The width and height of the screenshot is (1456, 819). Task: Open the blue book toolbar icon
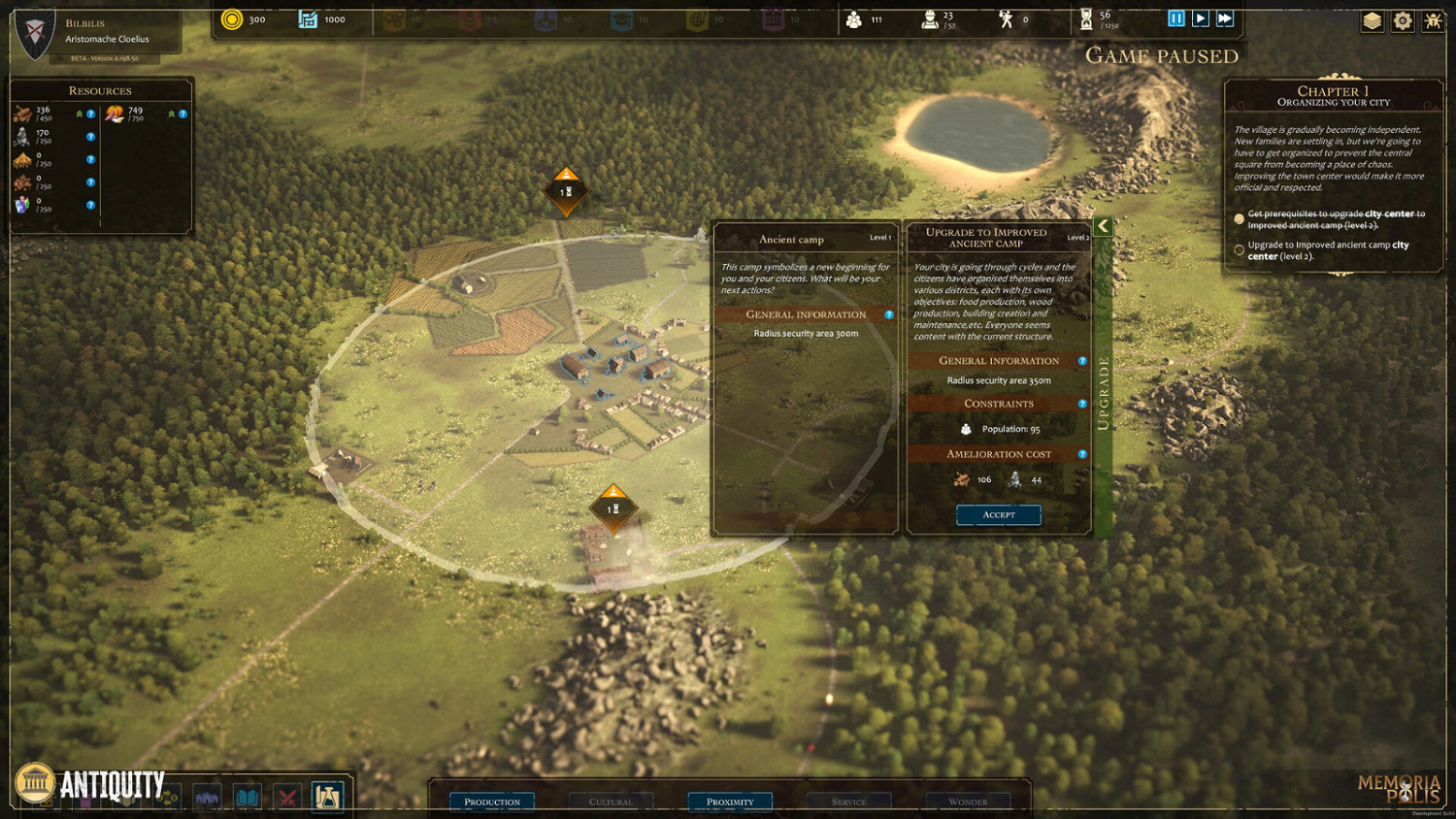pyautogui.click(x=248, y=799)
